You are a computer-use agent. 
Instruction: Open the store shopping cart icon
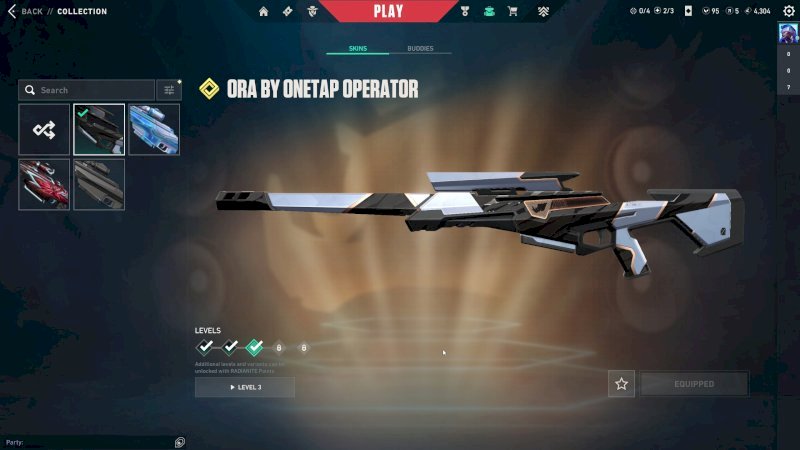513,11
